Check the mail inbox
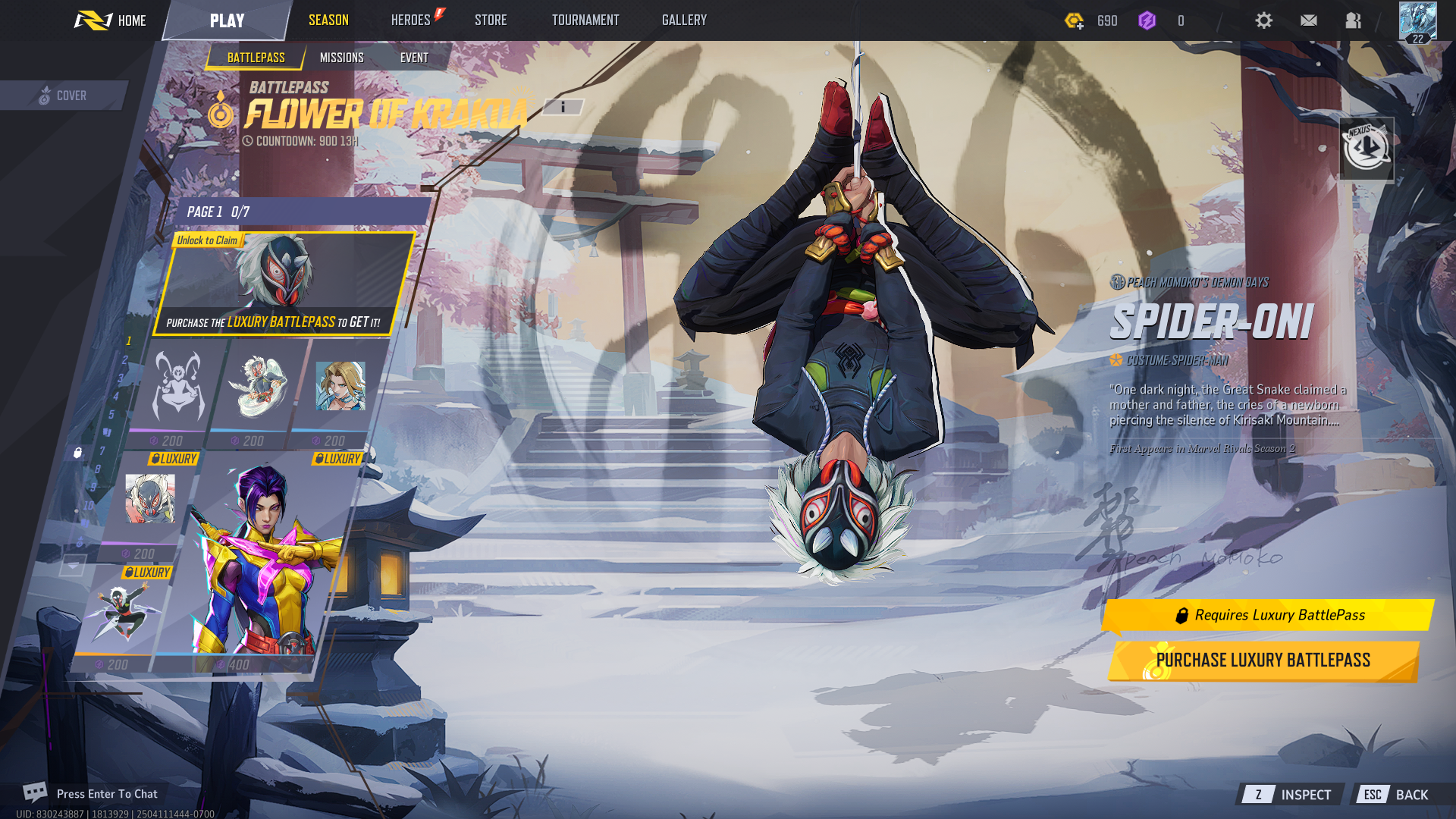Image resolution: width=1456 pixels, height=819 pixels. pyautogui.click(x=1308, y=20)
